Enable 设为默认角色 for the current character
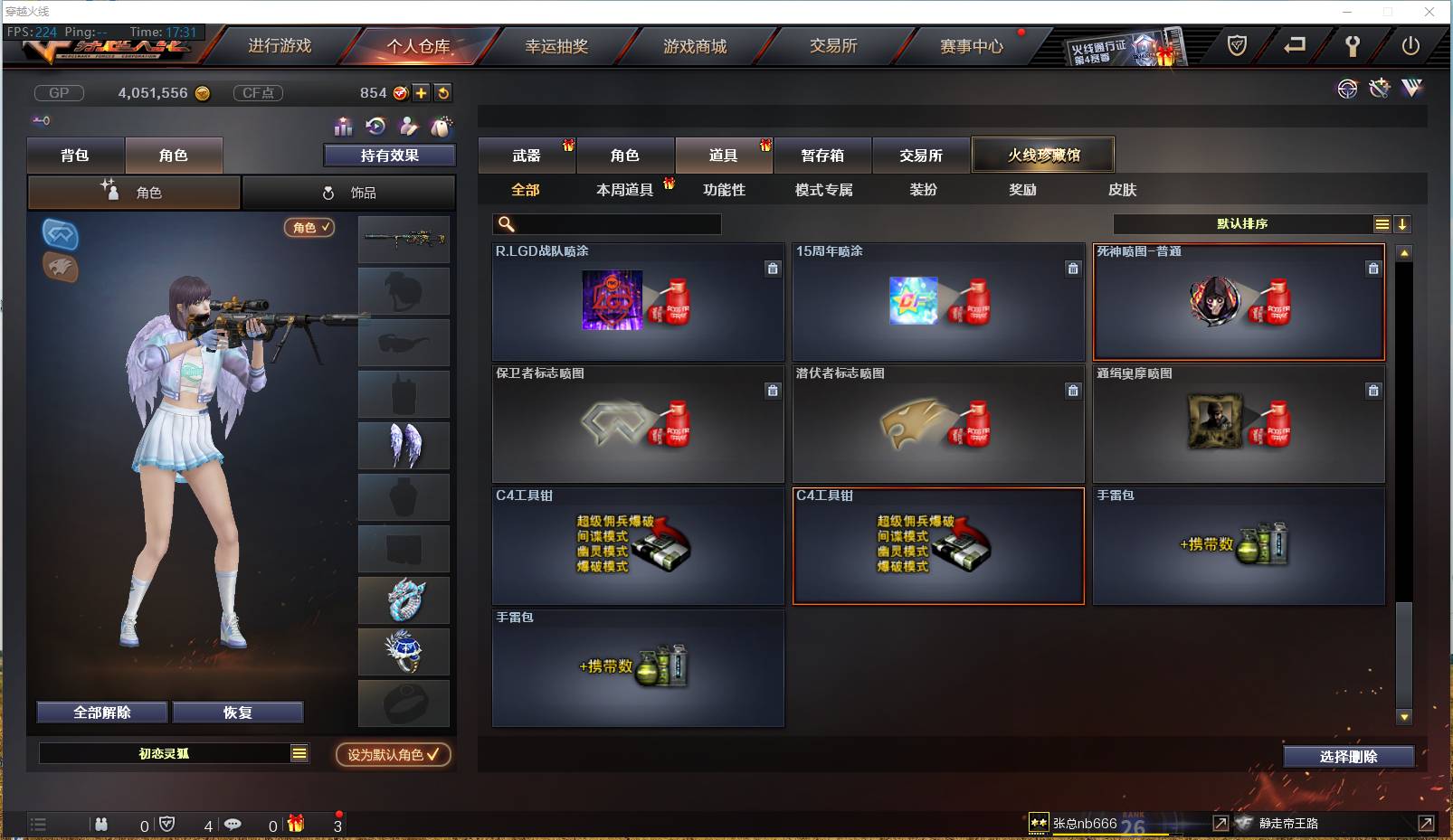 coord(393,755)
